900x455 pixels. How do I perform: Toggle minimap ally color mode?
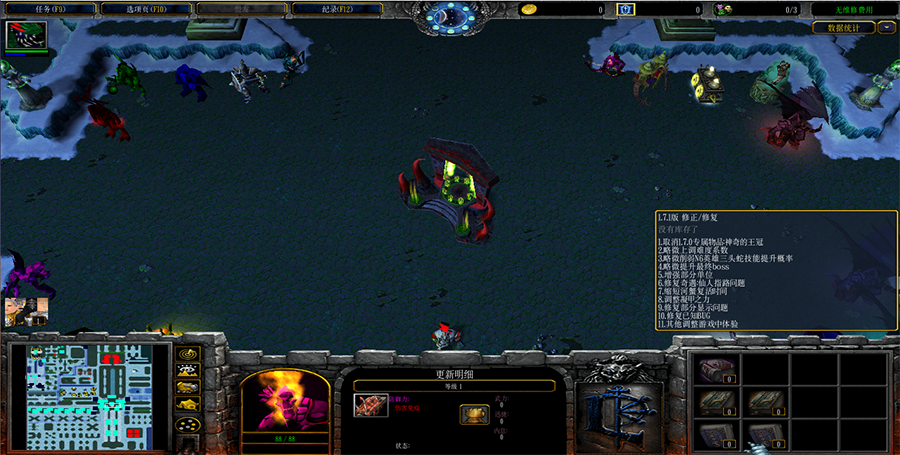pos(187,388)
